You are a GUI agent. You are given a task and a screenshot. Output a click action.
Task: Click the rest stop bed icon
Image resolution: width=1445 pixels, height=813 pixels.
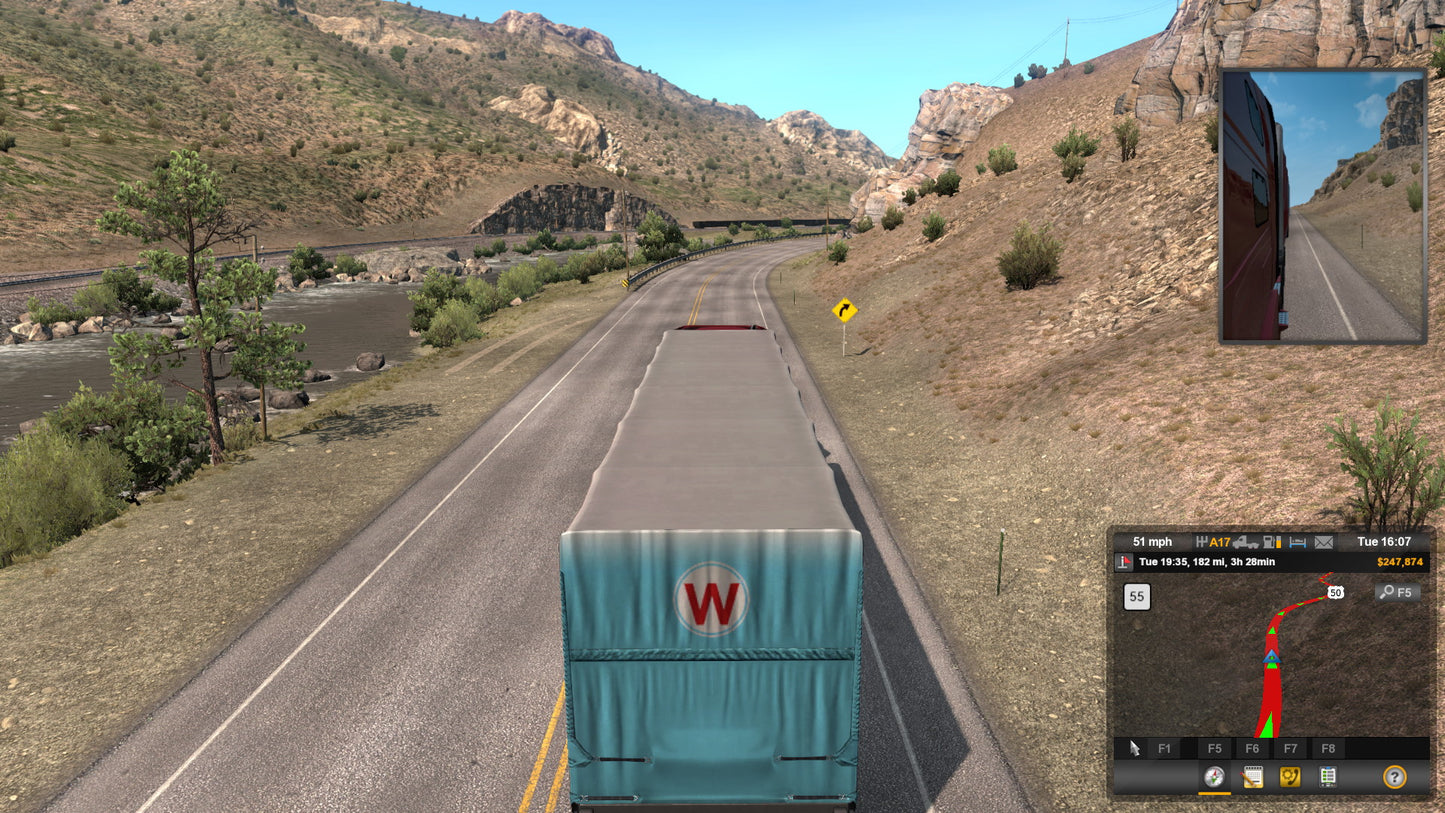click(x=1298, y=541)
